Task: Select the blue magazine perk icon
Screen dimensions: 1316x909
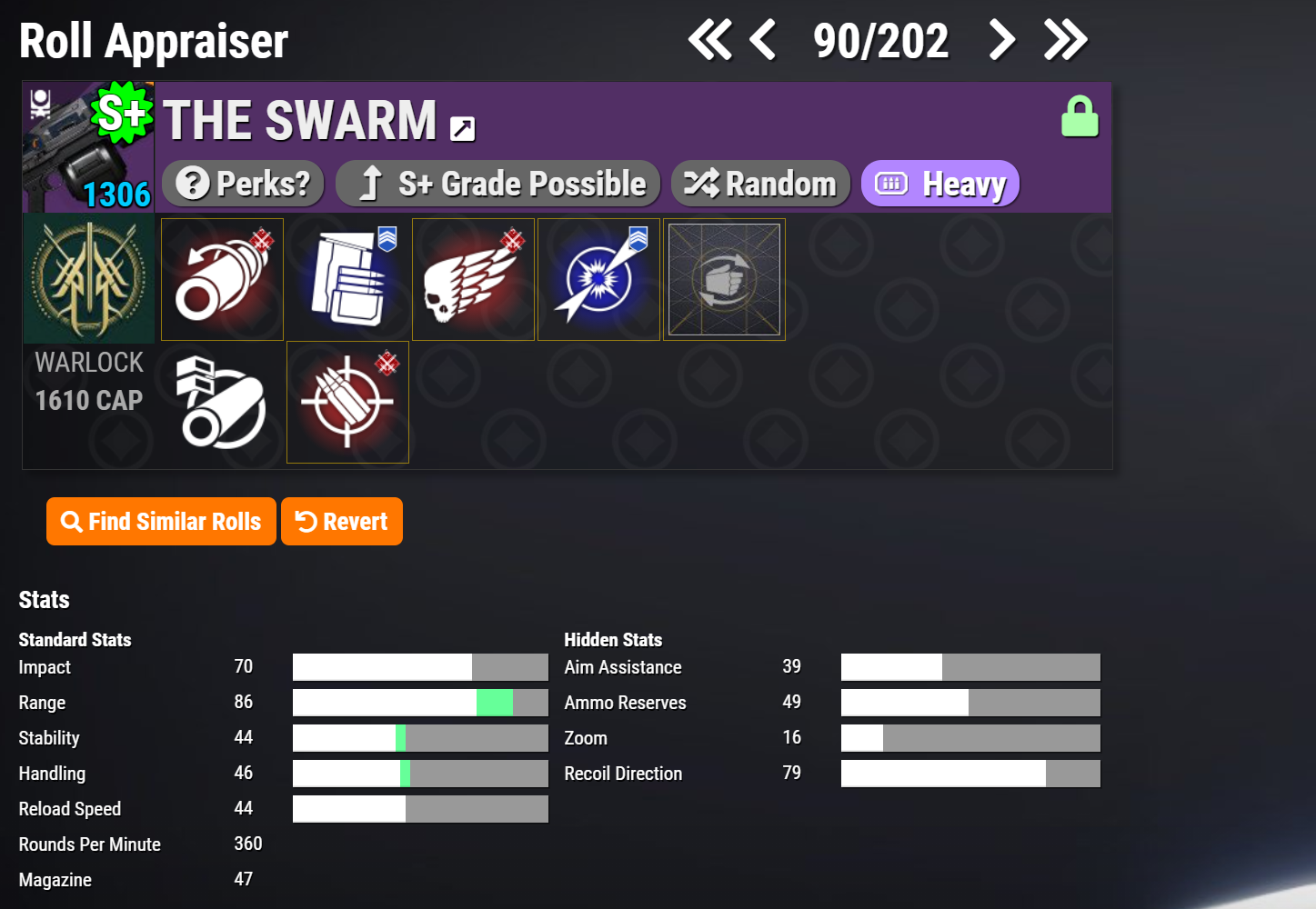Action: coord(348,280)
